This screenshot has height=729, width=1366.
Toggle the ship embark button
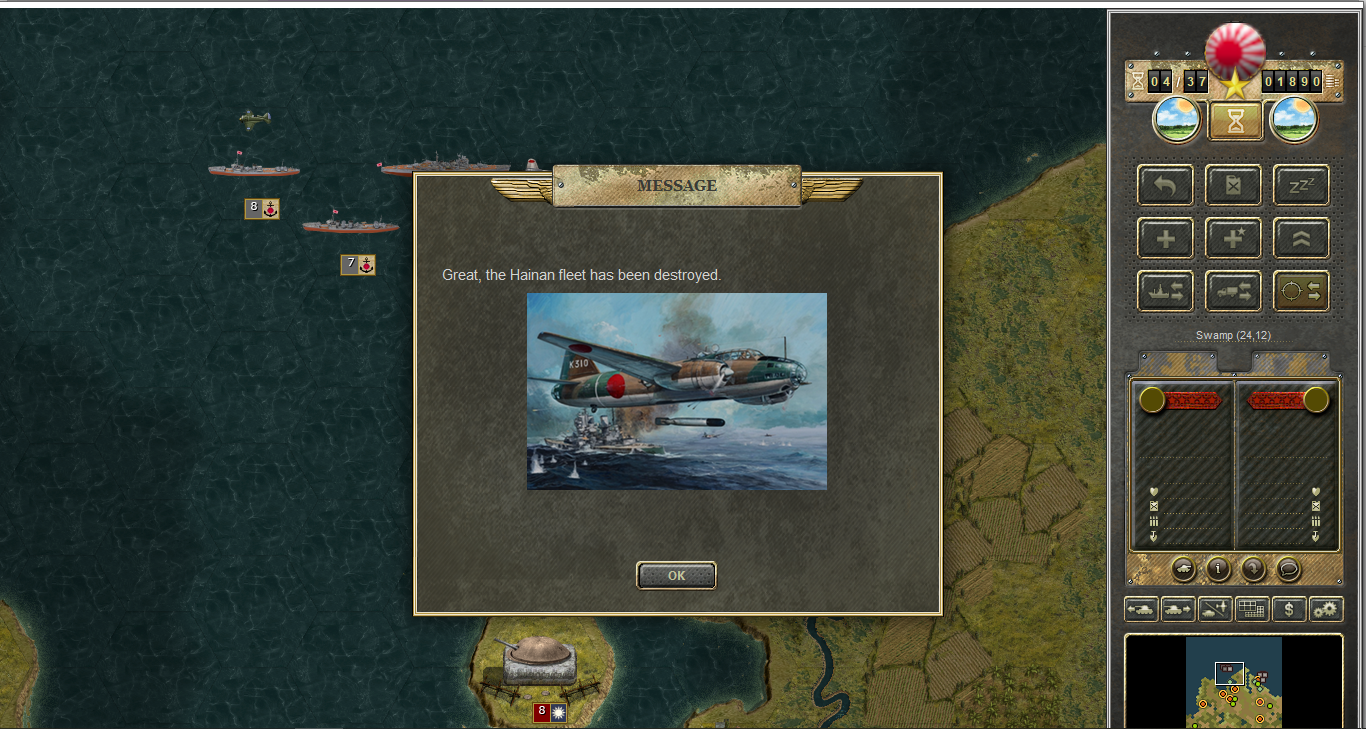click(x=1165, y=291)
